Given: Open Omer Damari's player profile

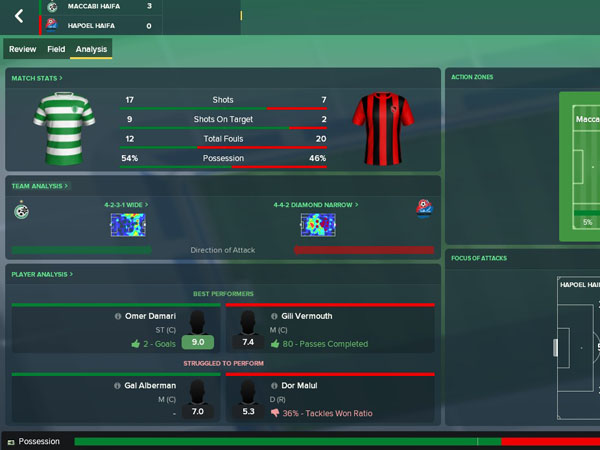Looking at the screenshot, I should (x=152, y=316).
